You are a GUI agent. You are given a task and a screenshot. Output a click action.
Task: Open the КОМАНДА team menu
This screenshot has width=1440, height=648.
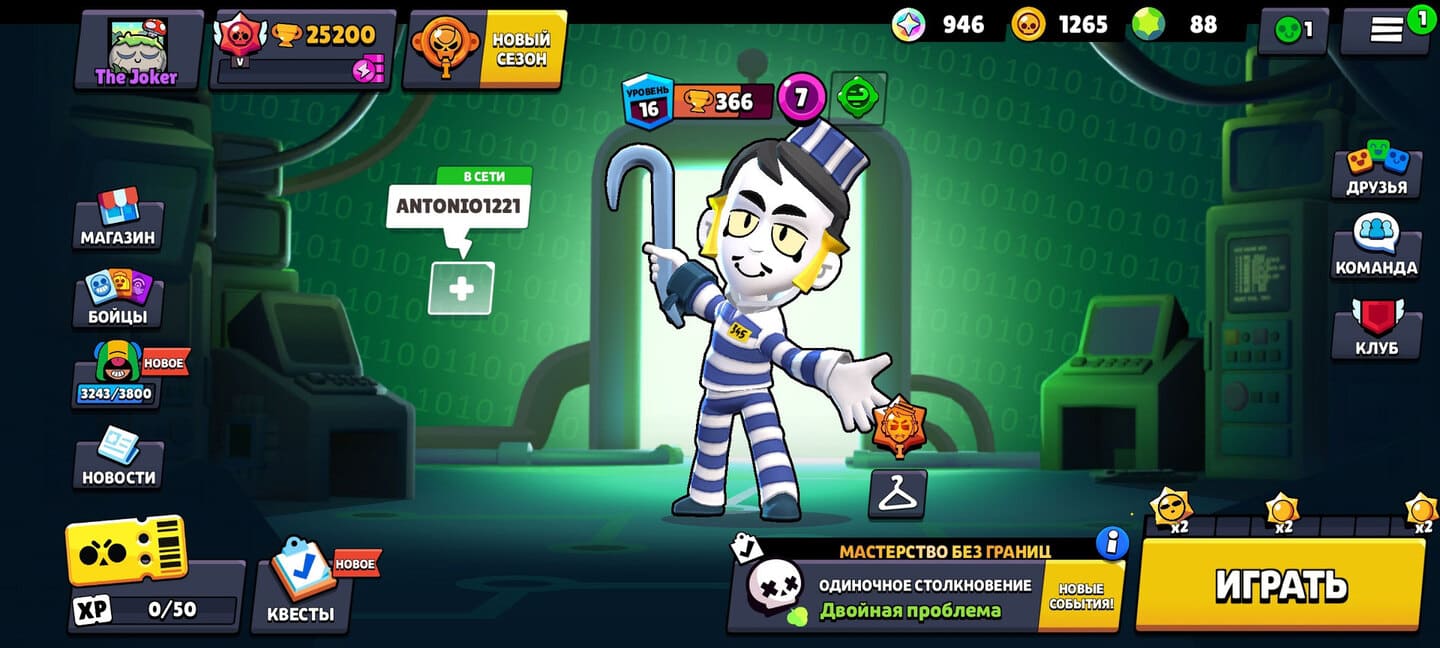pos(1376,249)
